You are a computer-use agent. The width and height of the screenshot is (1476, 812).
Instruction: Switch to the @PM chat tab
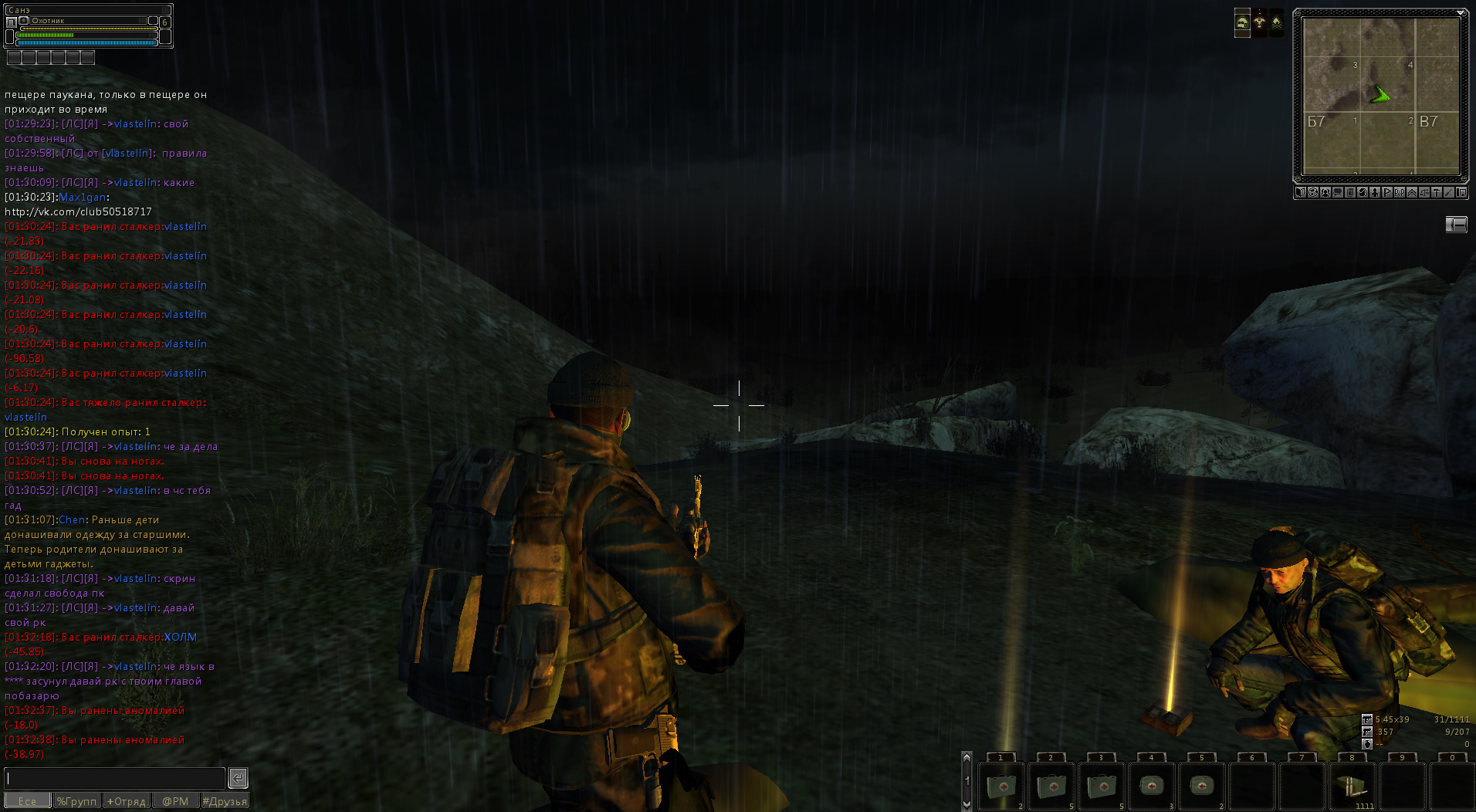click(175, 801)
